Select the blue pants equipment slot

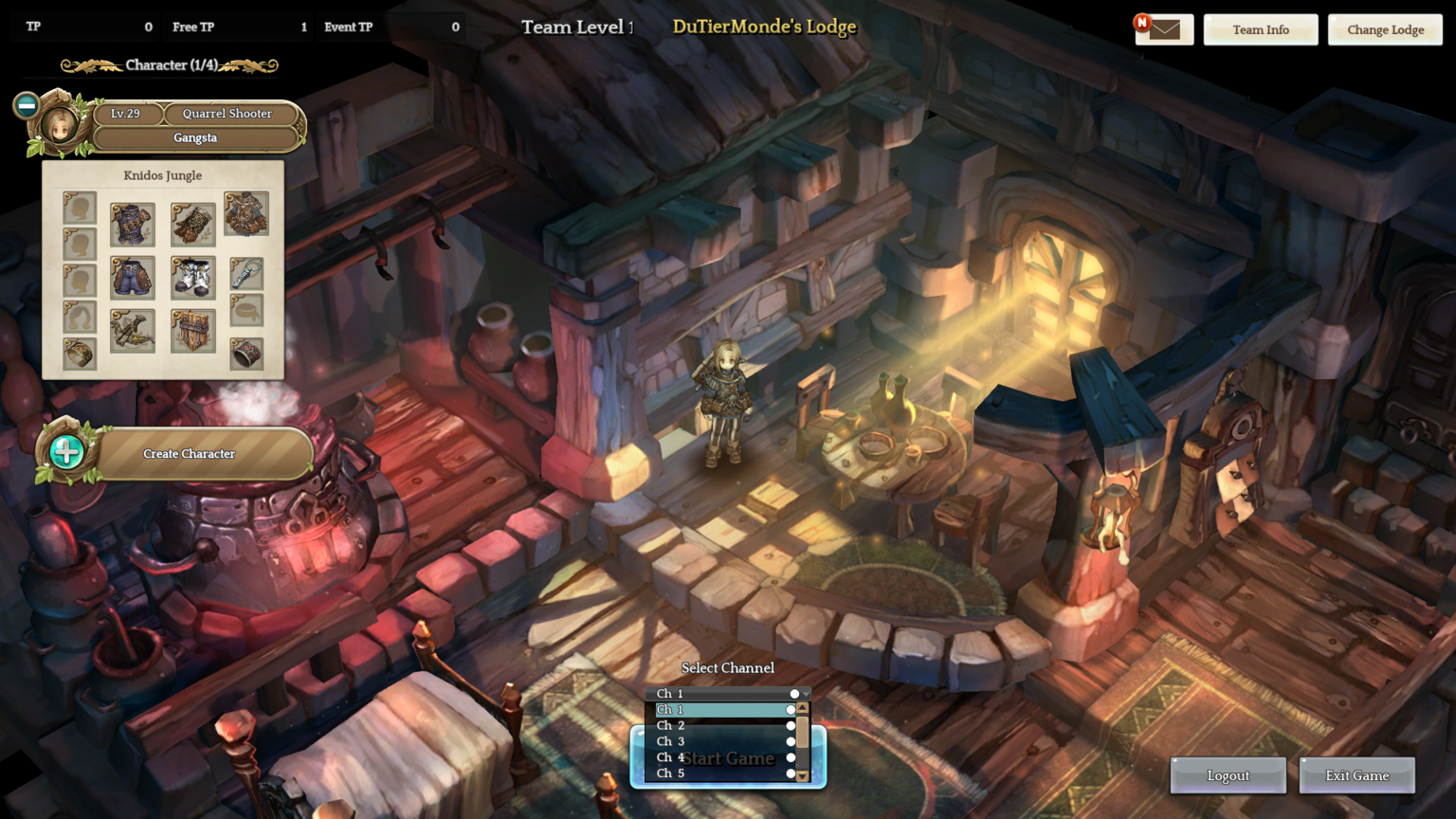coord(132,278)
